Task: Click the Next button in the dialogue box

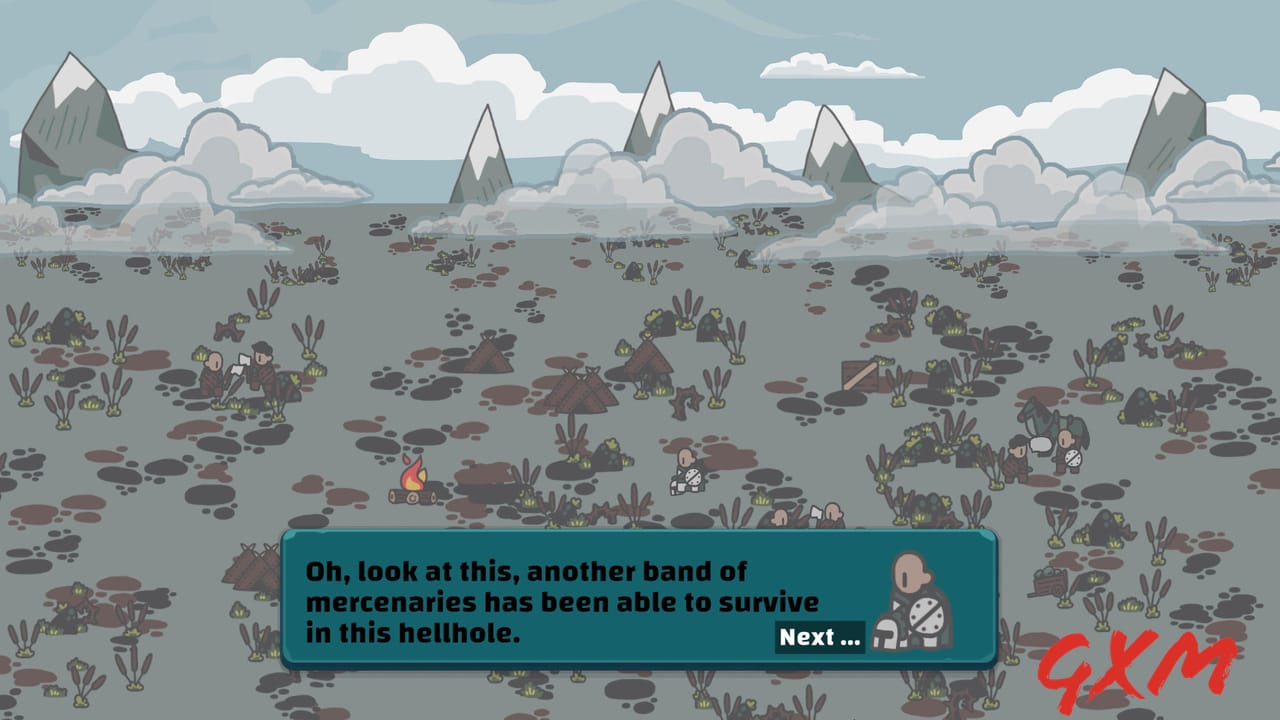Action: (x=820, y=637)
